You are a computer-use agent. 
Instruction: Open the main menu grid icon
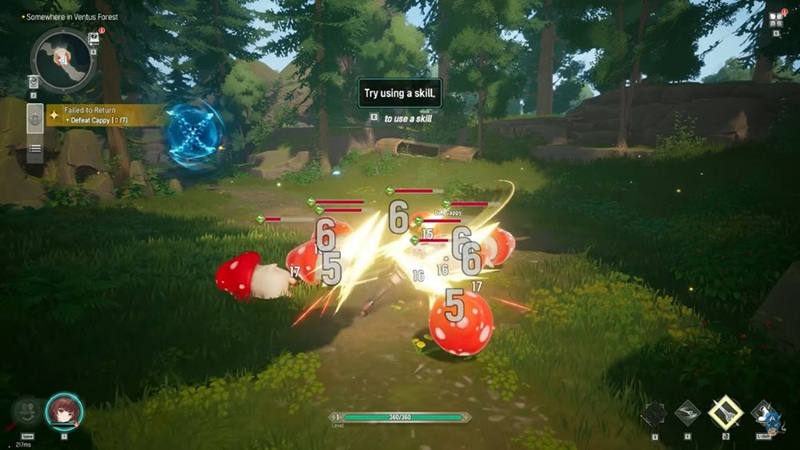click(x=776, y=20)
